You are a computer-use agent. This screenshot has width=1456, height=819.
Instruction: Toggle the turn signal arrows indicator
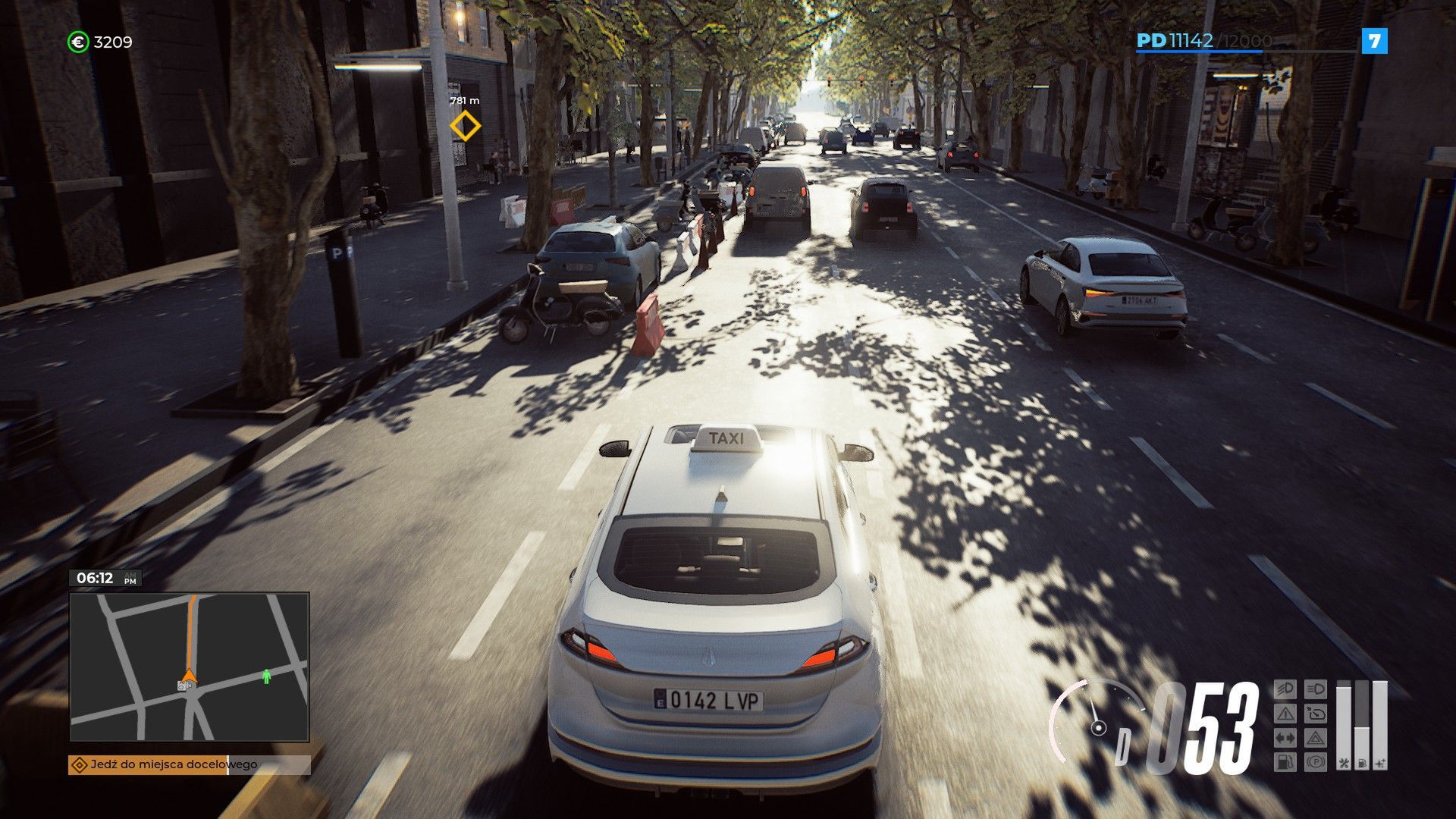[x=1285, y=738]
